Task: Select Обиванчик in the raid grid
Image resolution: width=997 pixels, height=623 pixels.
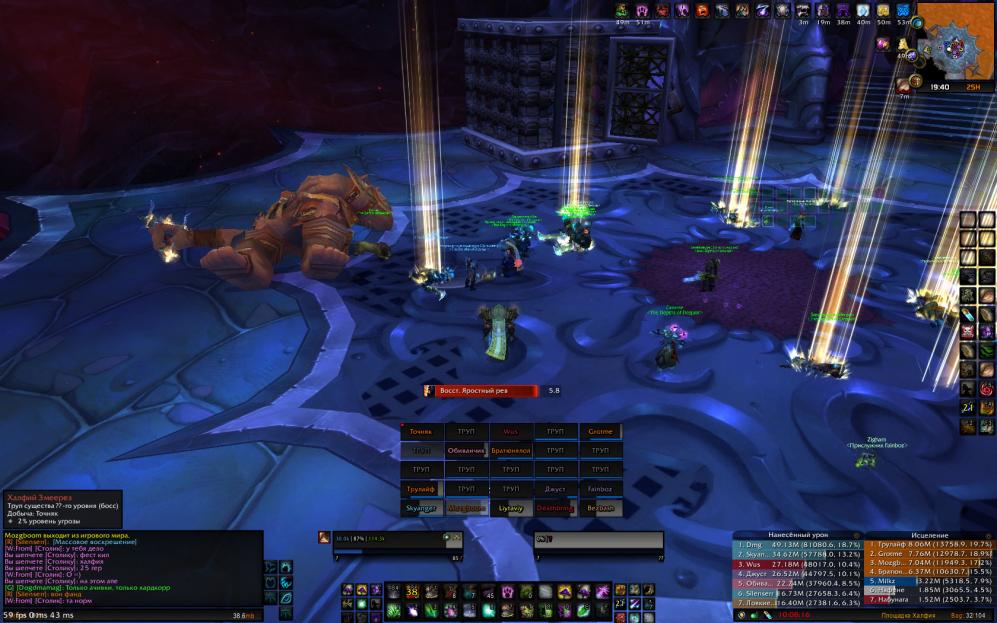Action: [466, 451]
